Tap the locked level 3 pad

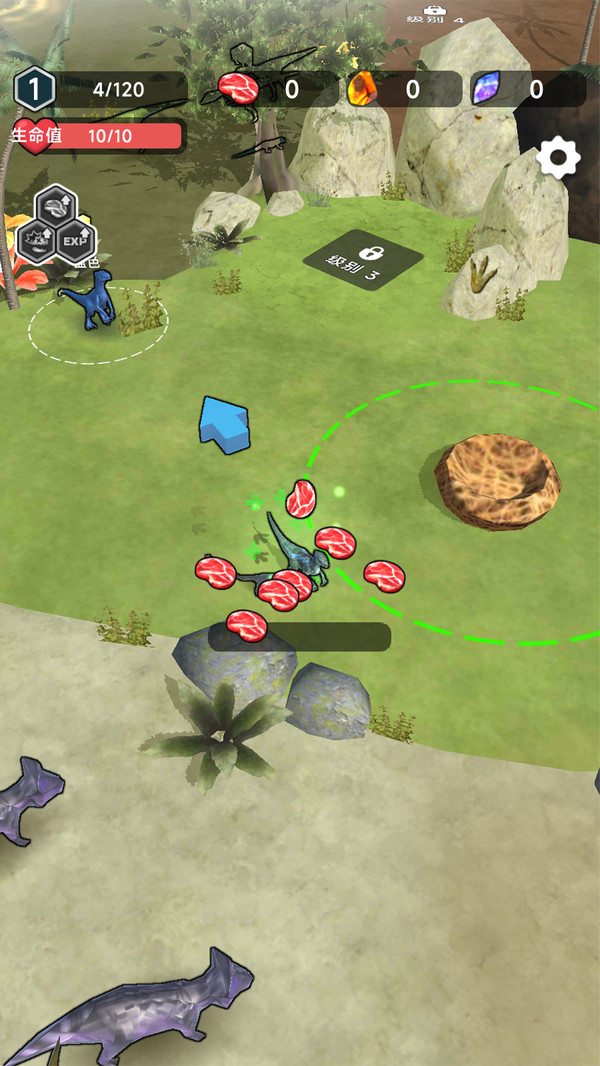pyautogui.click(x=363, y=260)
